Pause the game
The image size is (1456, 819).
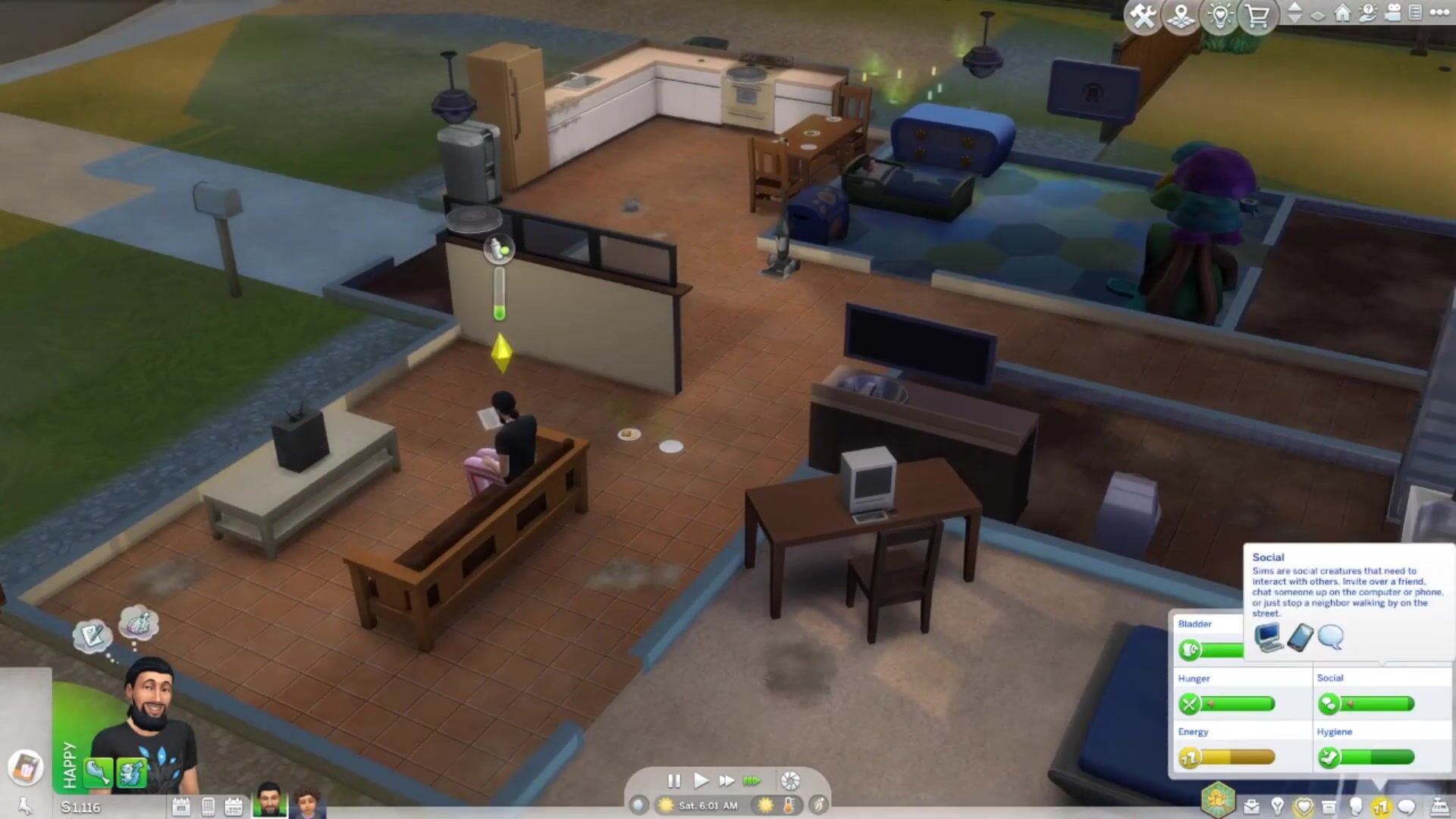(673, 780)
